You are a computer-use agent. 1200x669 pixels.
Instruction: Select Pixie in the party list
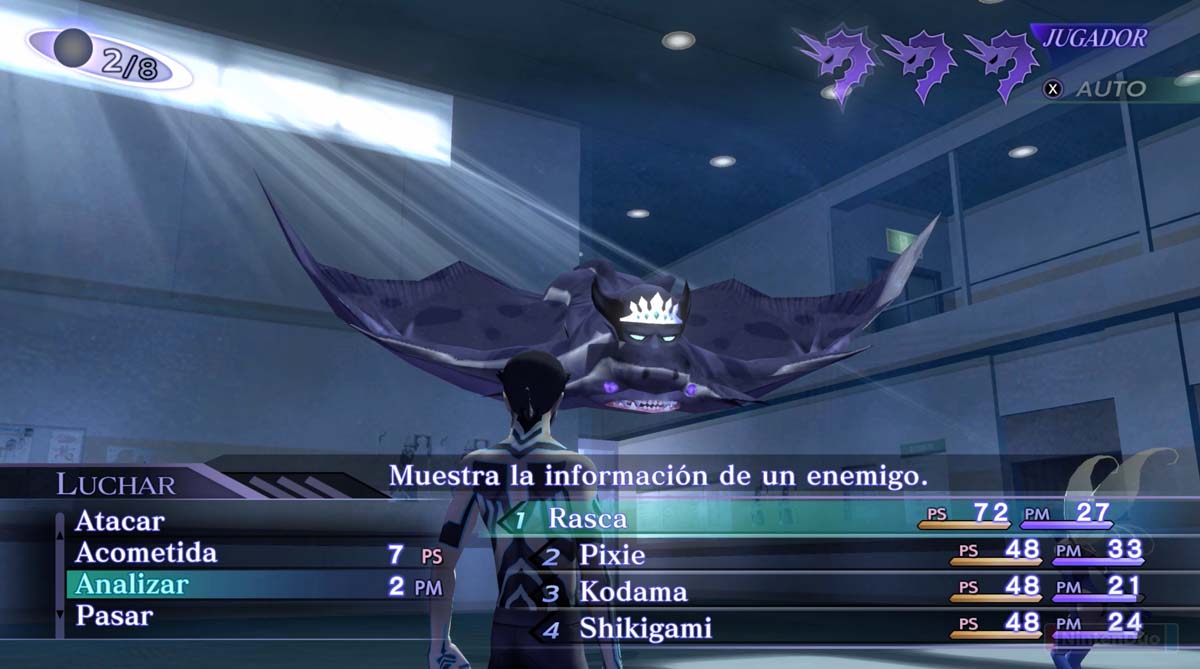click(612, 555)
